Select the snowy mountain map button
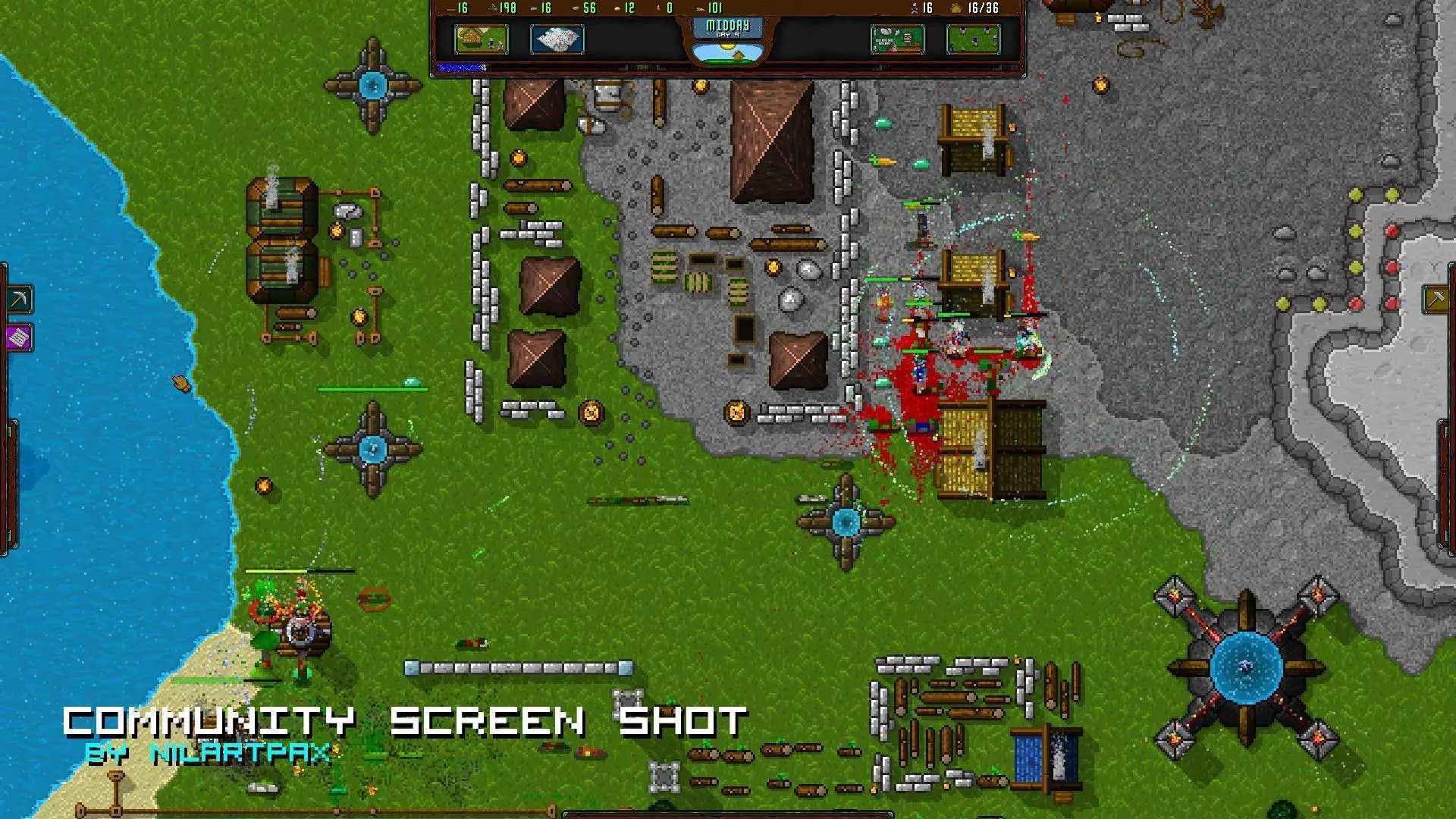 557,39
